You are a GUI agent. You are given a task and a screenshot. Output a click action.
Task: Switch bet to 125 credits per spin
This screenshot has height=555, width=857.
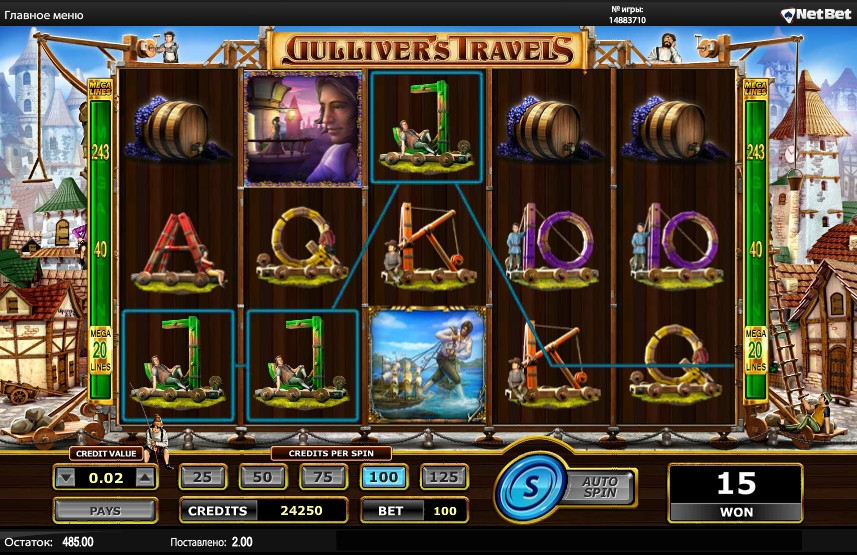pos(443,478)
